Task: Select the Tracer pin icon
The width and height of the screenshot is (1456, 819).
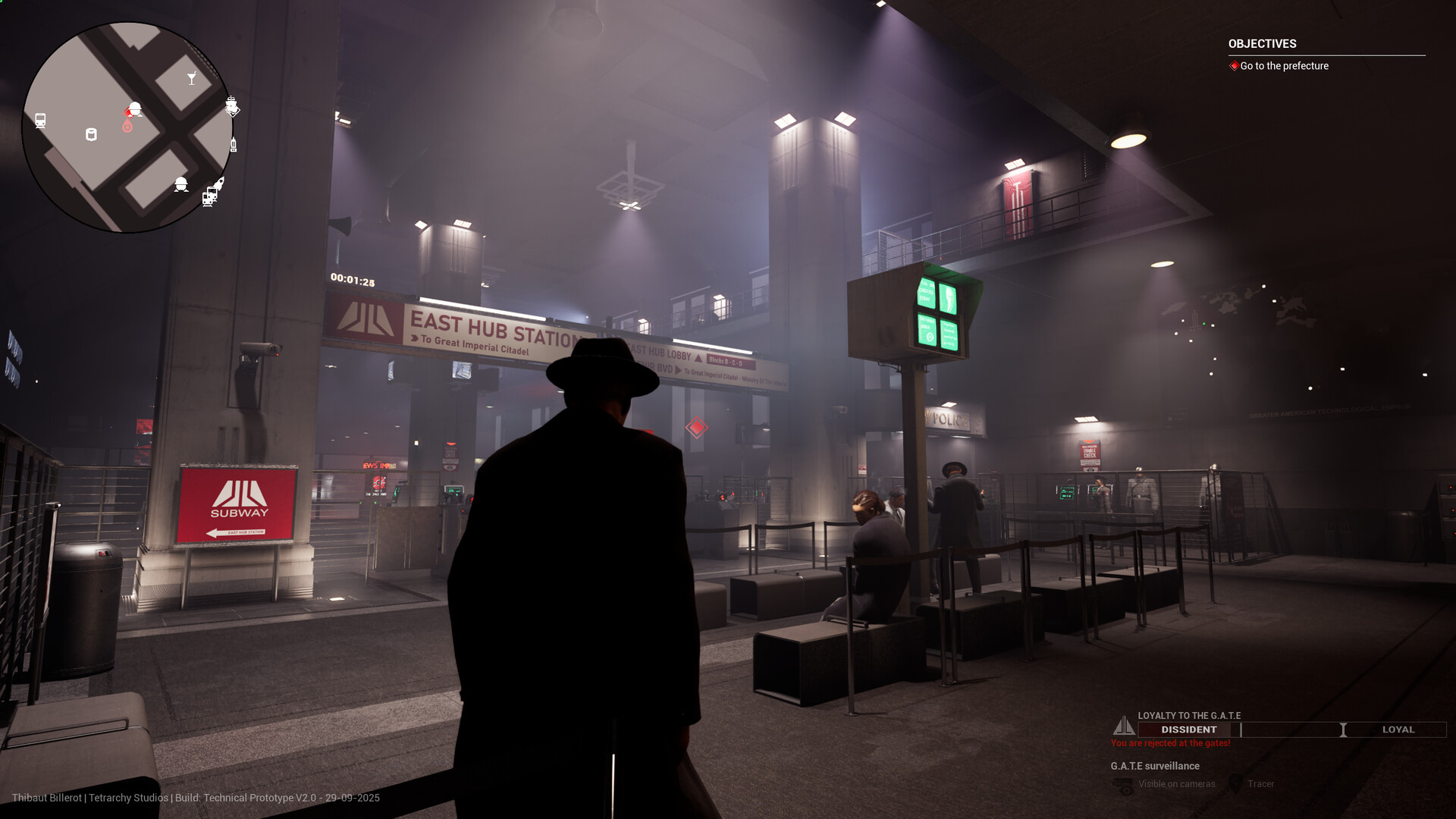Action: 1235,784
